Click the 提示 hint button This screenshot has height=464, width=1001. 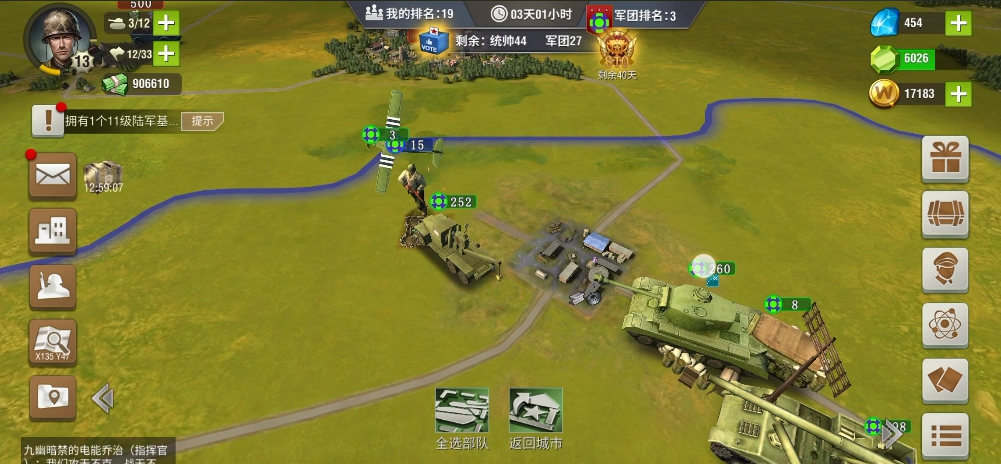coord(203,121)
